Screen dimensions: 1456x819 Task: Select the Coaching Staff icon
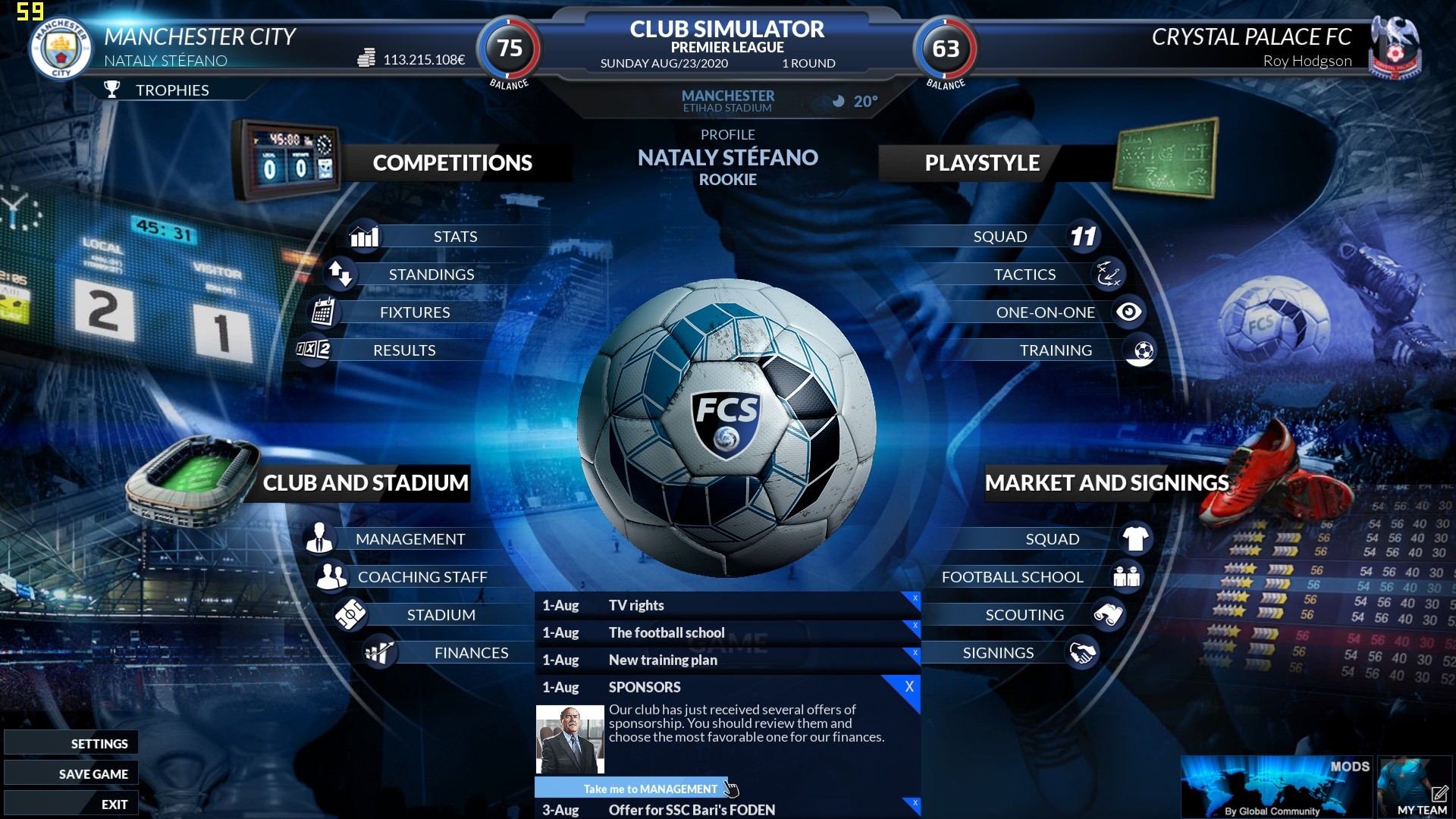[x=331, y=576]
